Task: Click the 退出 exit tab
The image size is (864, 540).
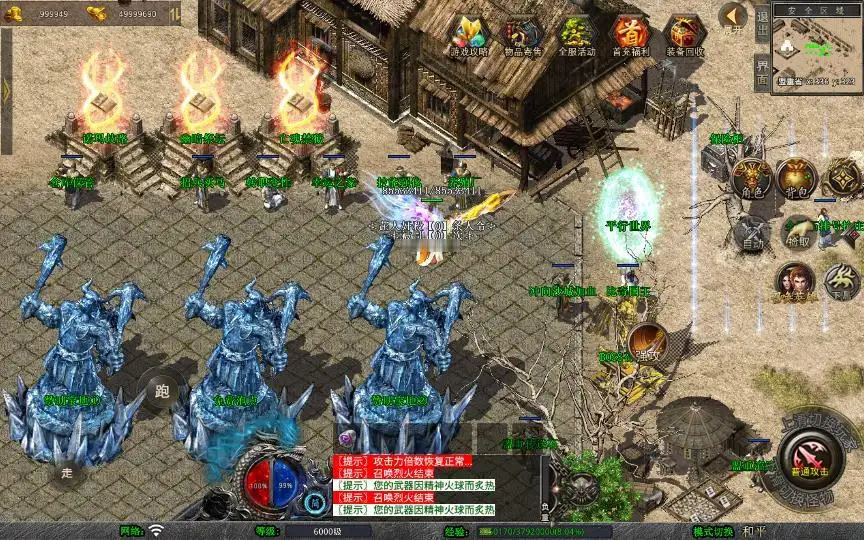Action: click(x=762, y=22)
